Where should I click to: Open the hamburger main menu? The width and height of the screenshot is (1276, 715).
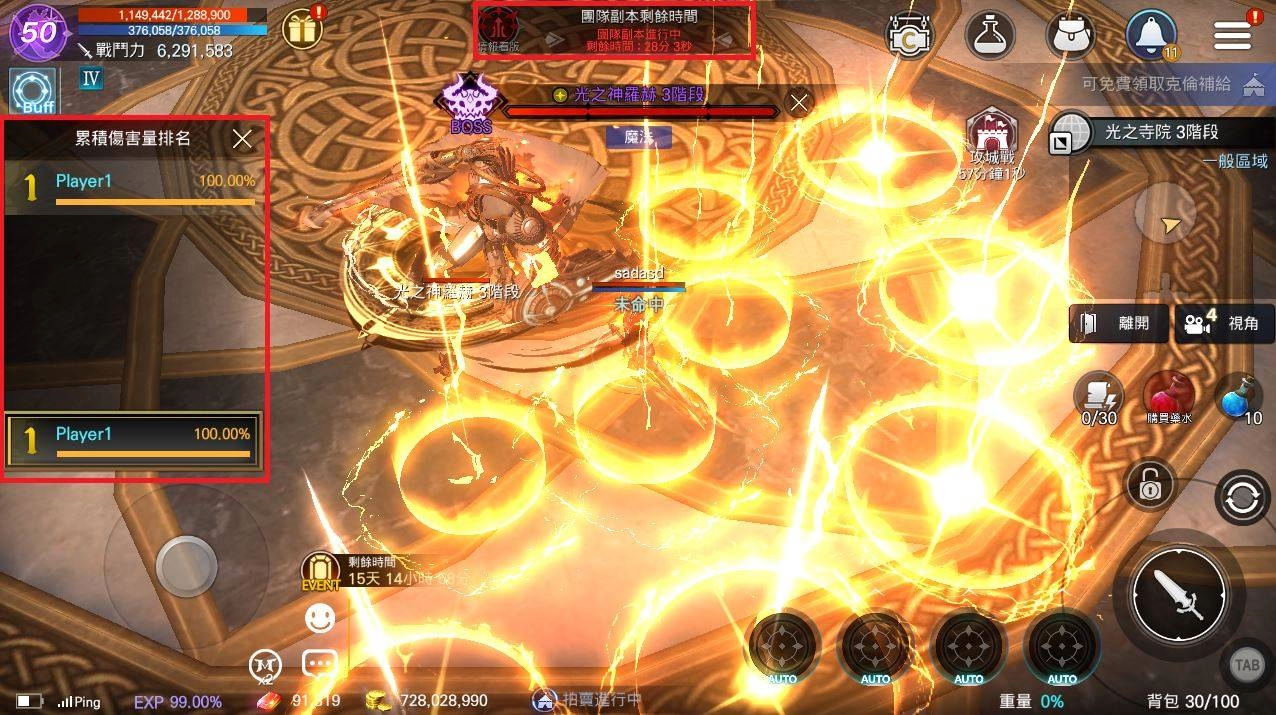(x=1232, y=34)
